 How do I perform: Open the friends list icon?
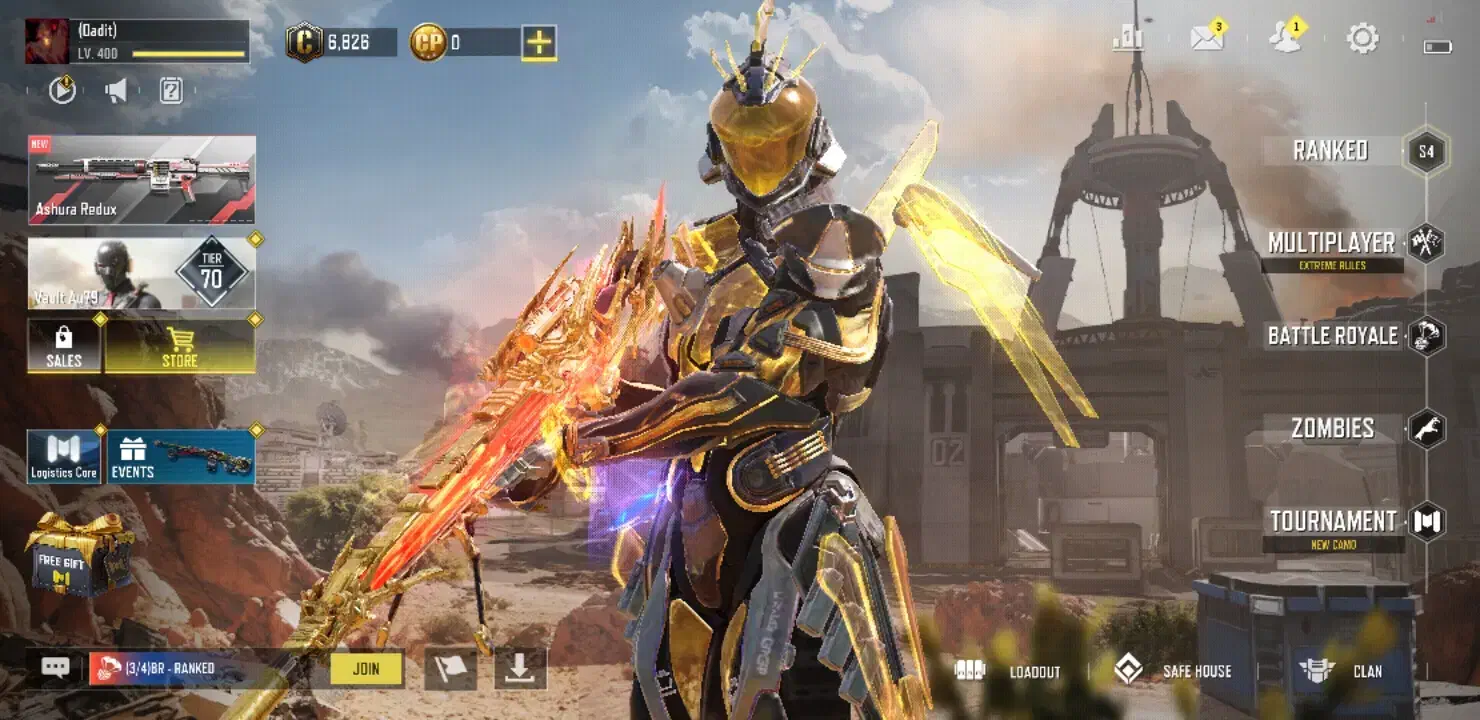coord(1284,39)
